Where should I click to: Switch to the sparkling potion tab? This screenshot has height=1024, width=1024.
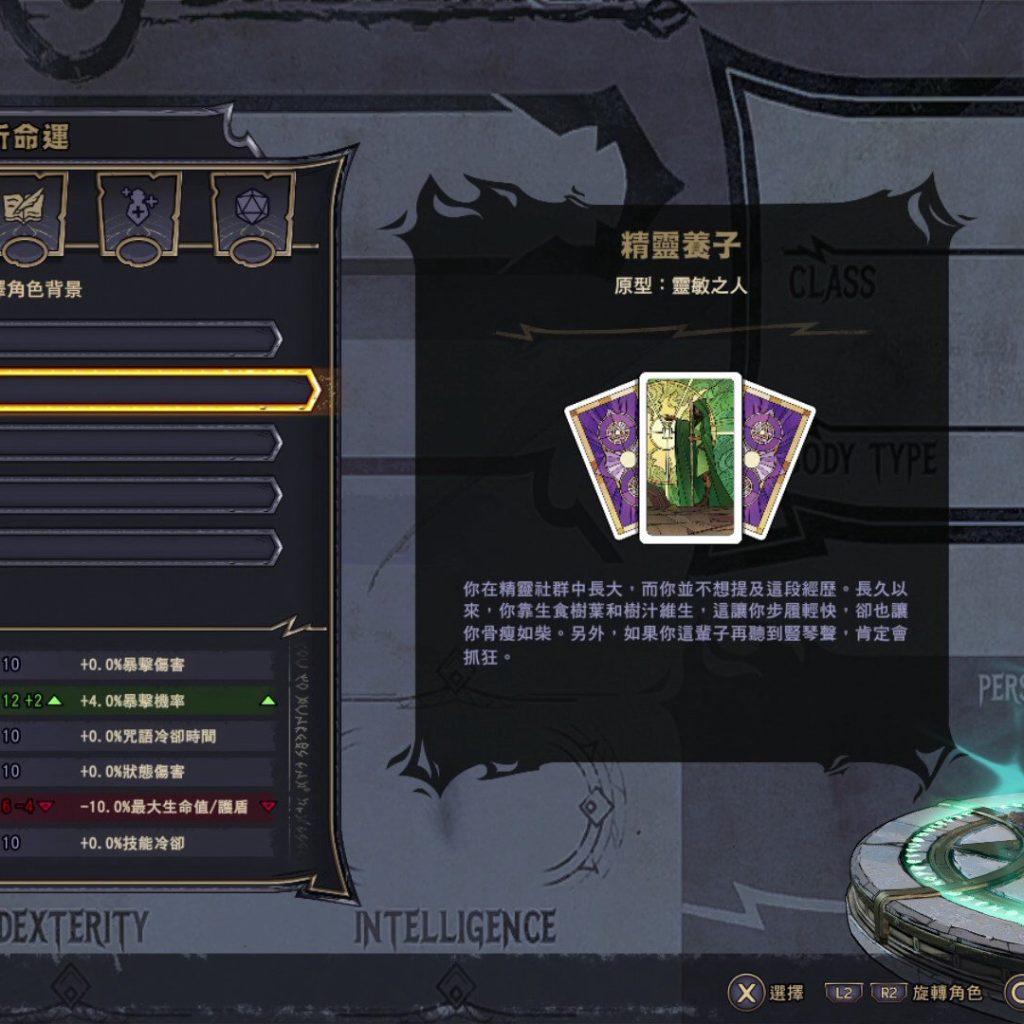coord(139,210)
